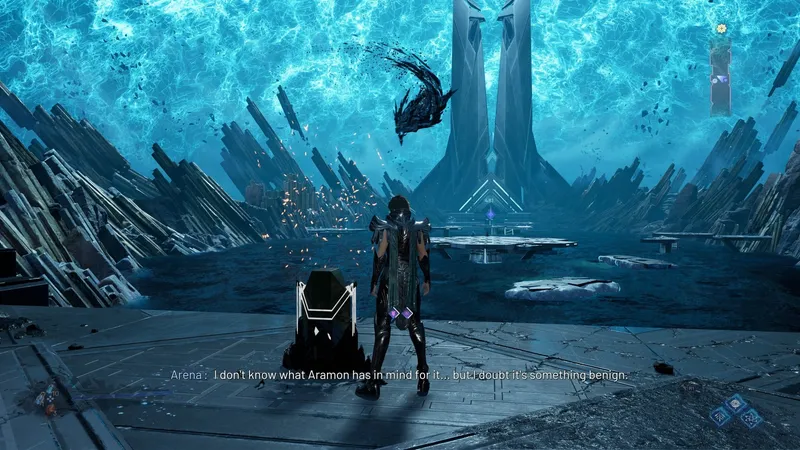The height and width of the screenshot is (450, 800).
Task: Click the yellow sun icon in the HUD
Action: click(720, 29)
